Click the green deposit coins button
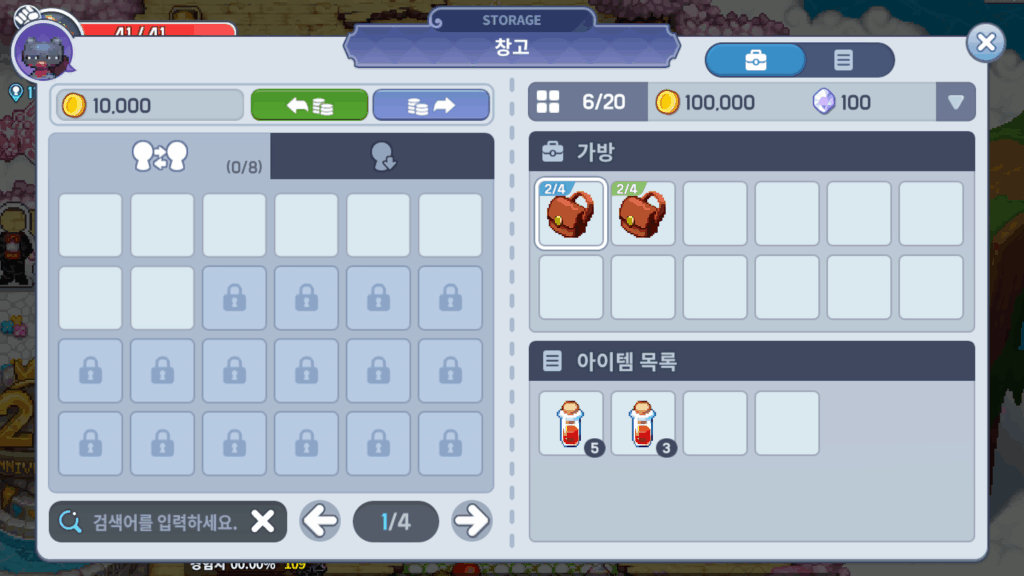The height and width of the screenshot is (576, 1024). 309,105
